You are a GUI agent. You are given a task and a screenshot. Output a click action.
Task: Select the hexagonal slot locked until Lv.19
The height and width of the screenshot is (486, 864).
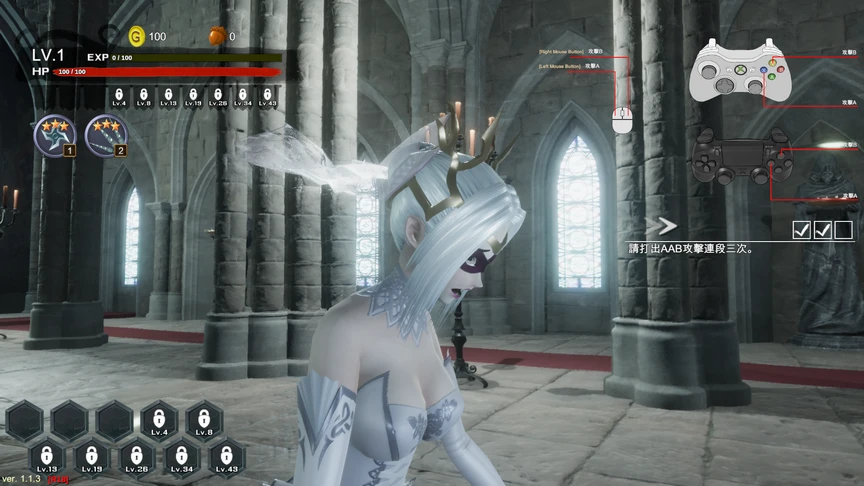click(92, 456)
